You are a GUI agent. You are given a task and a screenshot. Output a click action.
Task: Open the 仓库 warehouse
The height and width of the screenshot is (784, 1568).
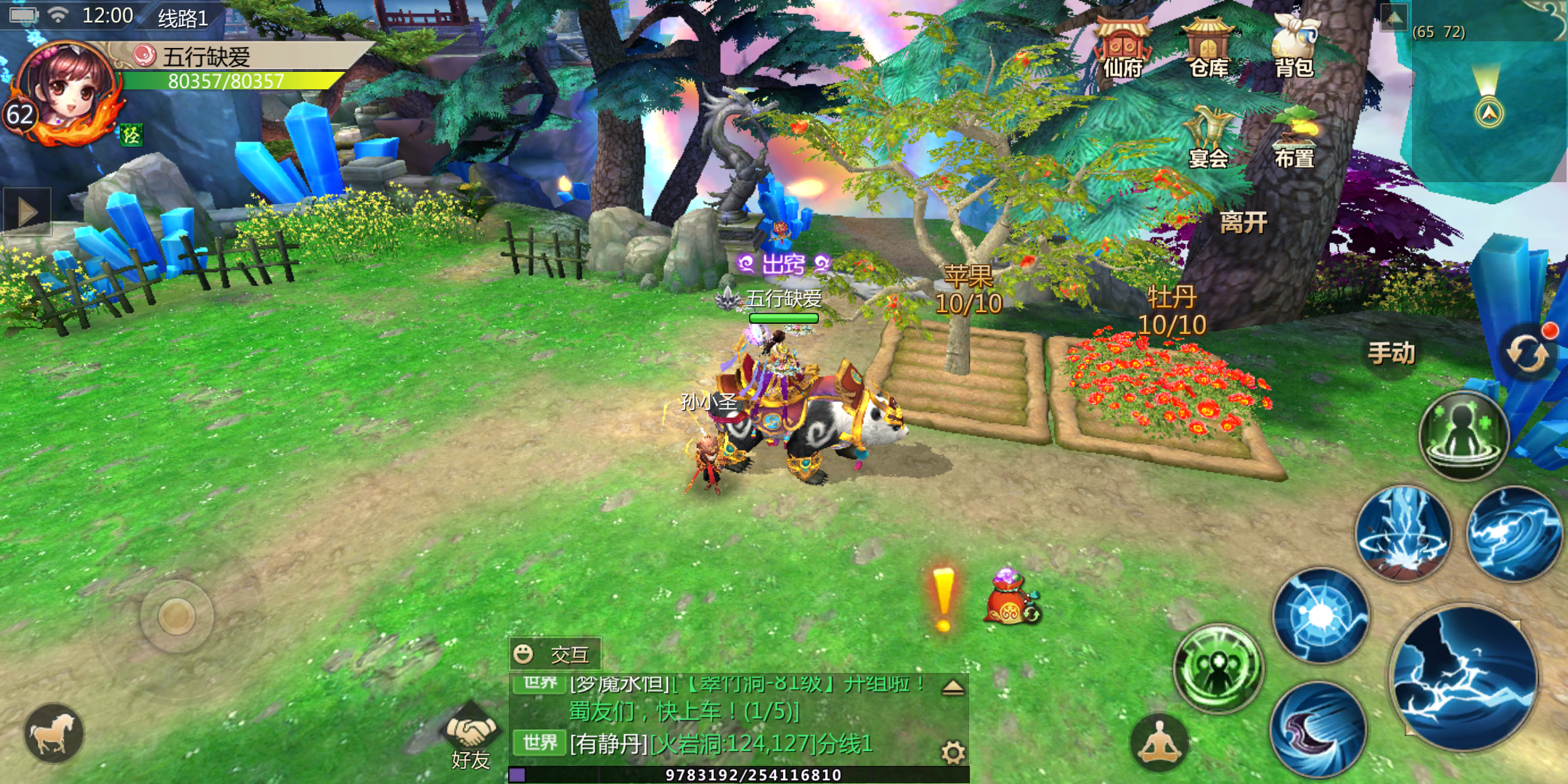pos(1208,48)
